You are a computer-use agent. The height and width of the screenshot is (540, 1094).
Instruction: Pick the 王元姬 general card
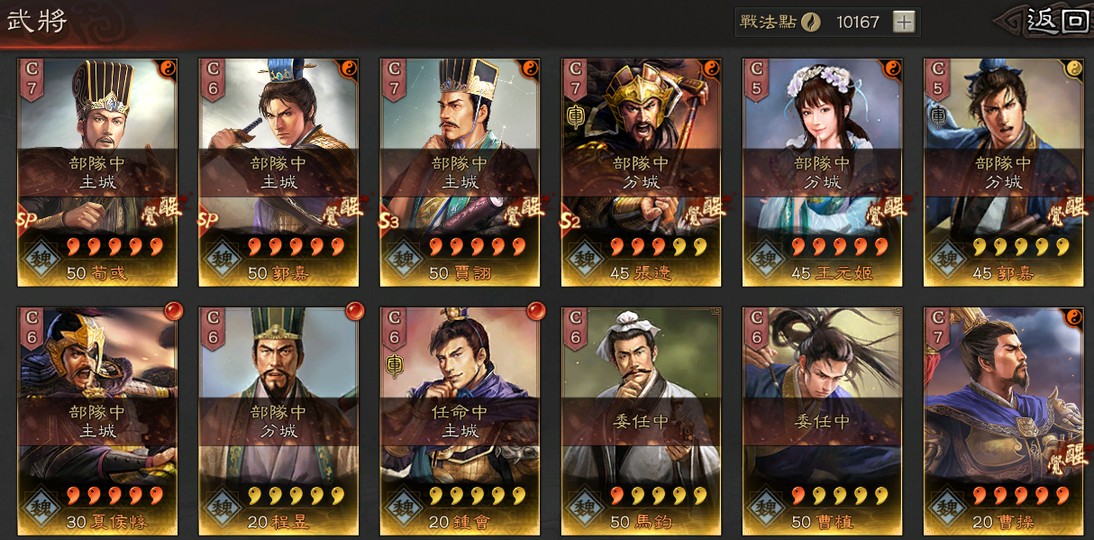[x=823, y=172]
